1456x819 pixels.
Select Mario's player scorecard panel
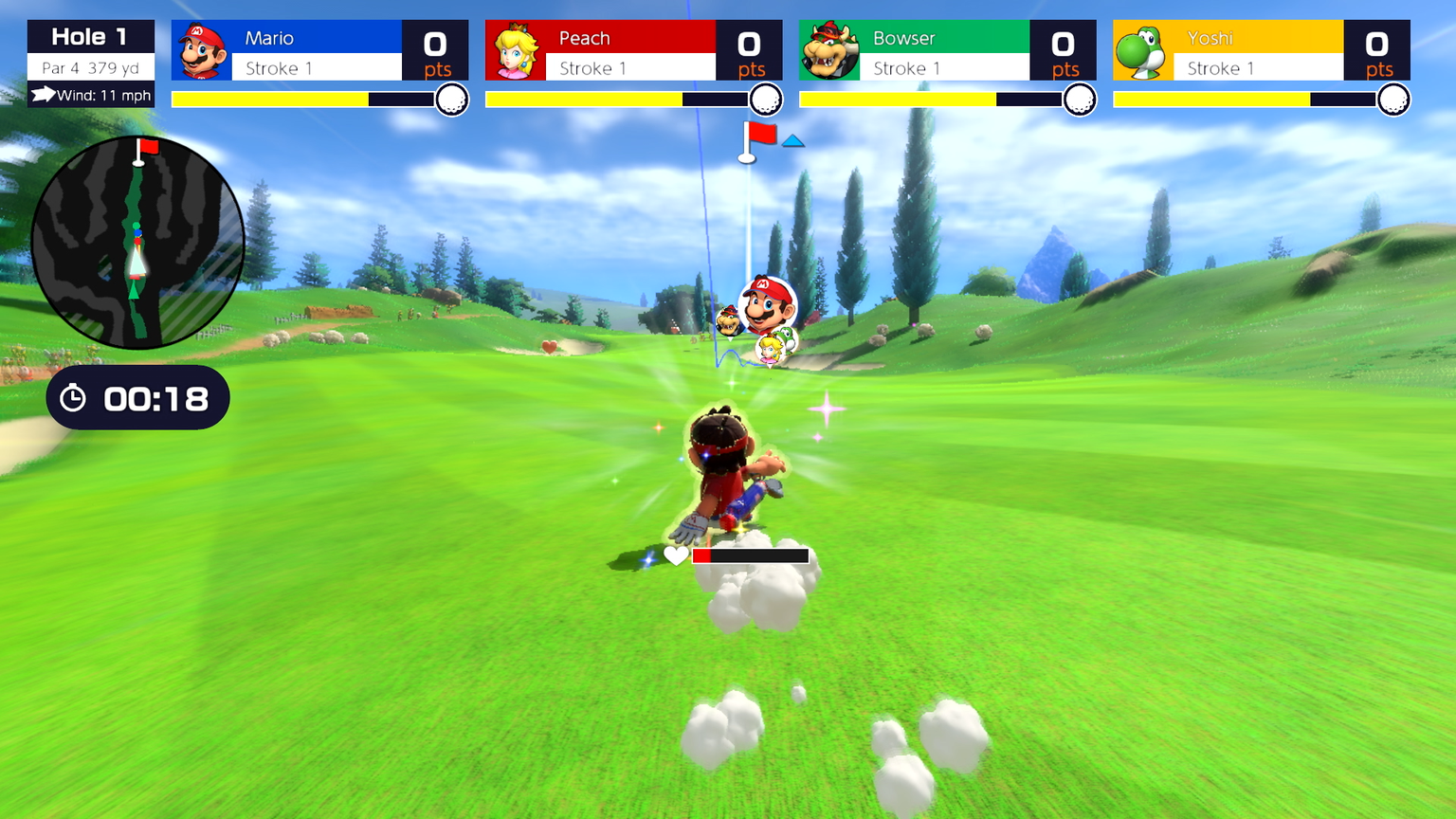click(319, 51)
